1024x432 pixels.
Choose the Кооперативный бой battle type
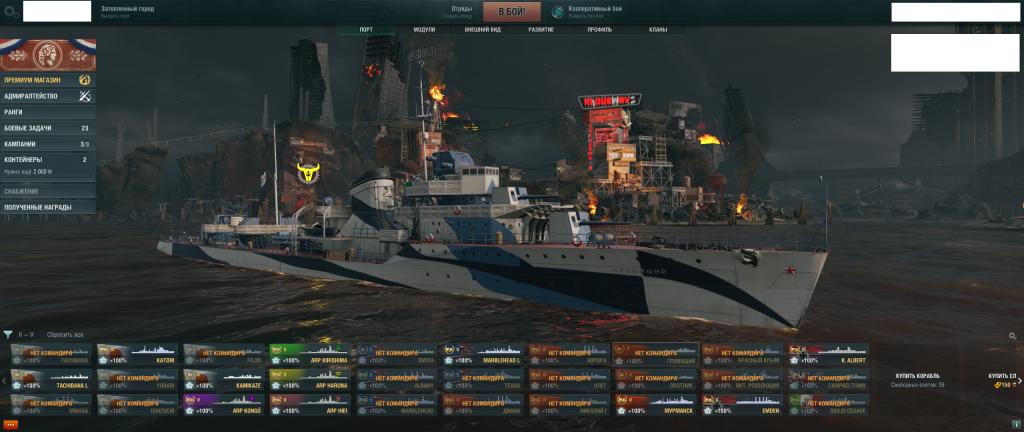click(x=588, y=12)
